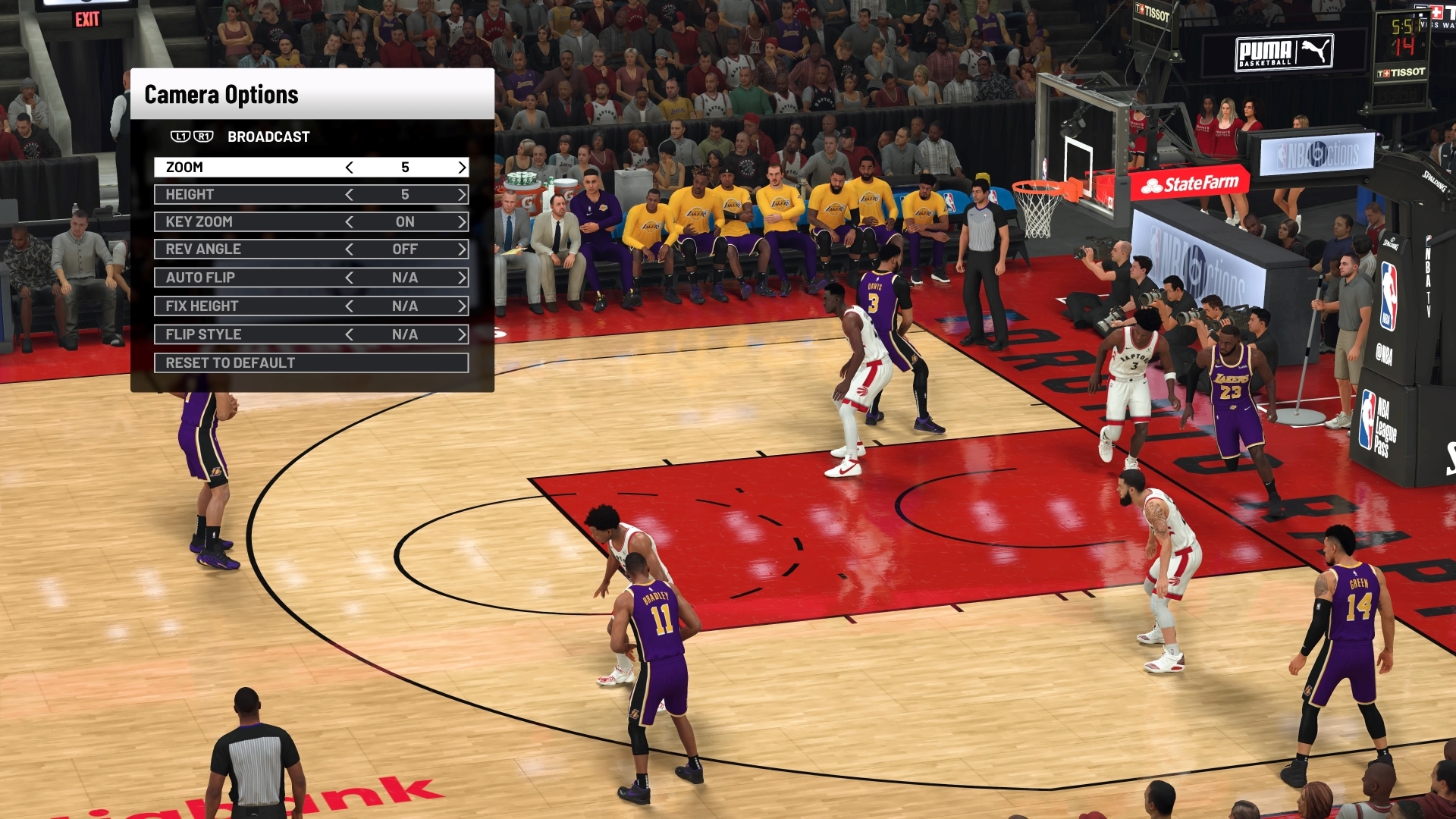
Task: Decrease Zoom using the left arrow
Action: coord(351,167)
